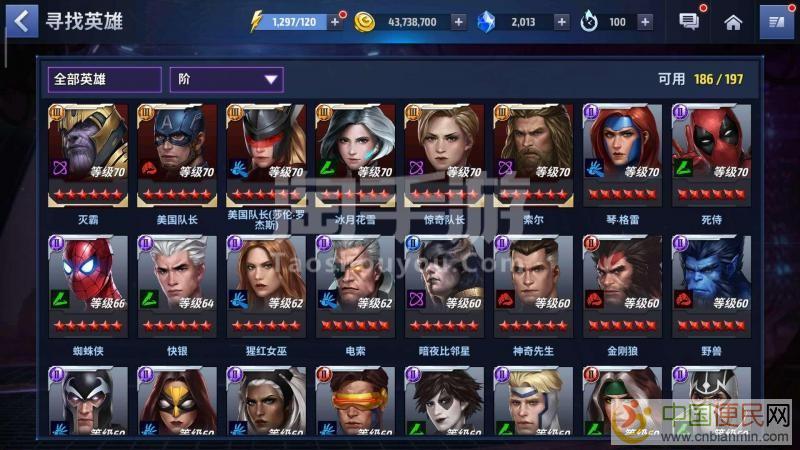Go back using the top-left arrow
This screenshot has width=800, height=450.
pos(24,20)
